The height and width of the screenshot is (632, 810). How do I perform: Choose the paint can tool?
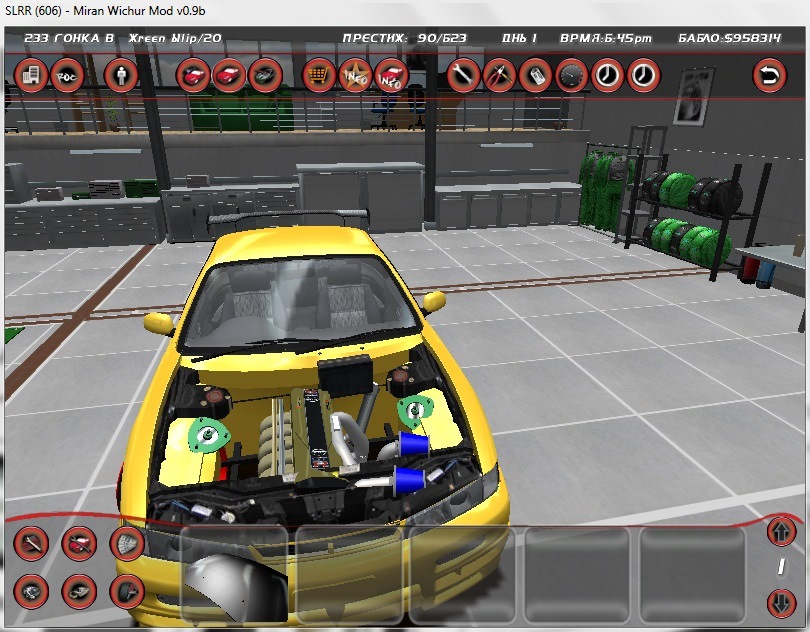point(535,75)
